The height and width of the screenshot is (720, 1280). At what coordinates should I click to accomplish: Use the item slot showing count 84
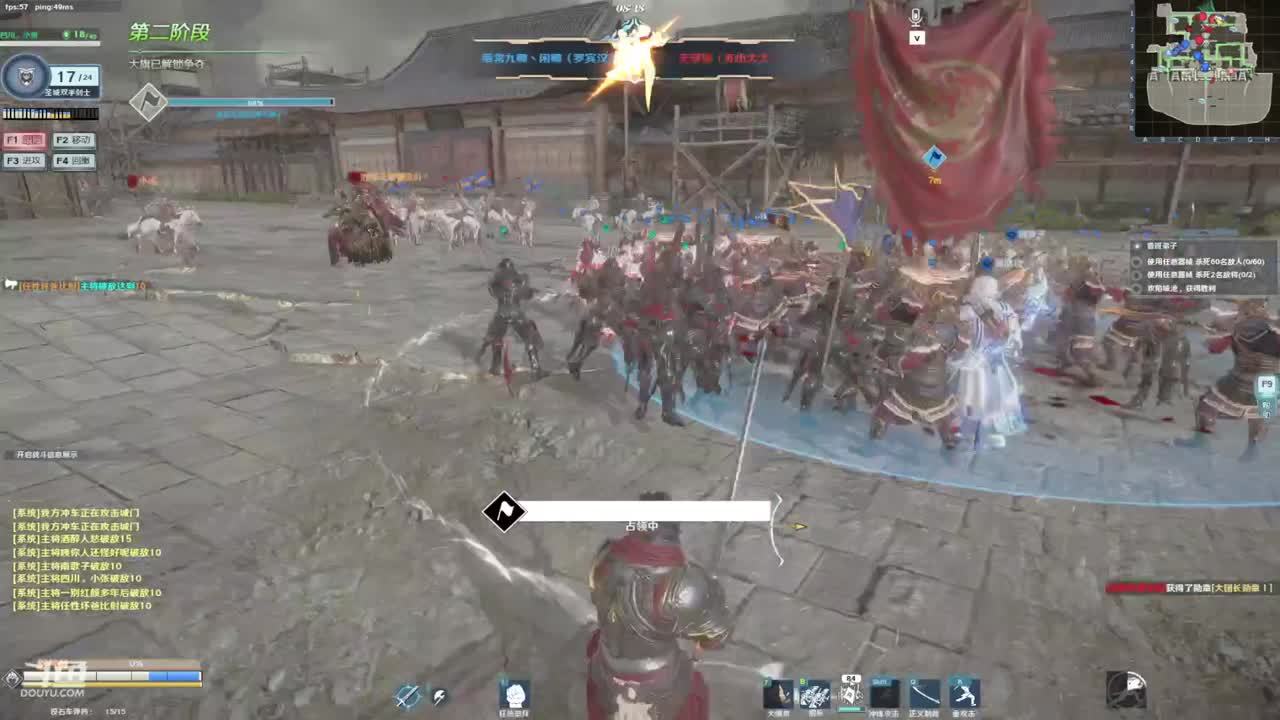[x=850, y=692]
